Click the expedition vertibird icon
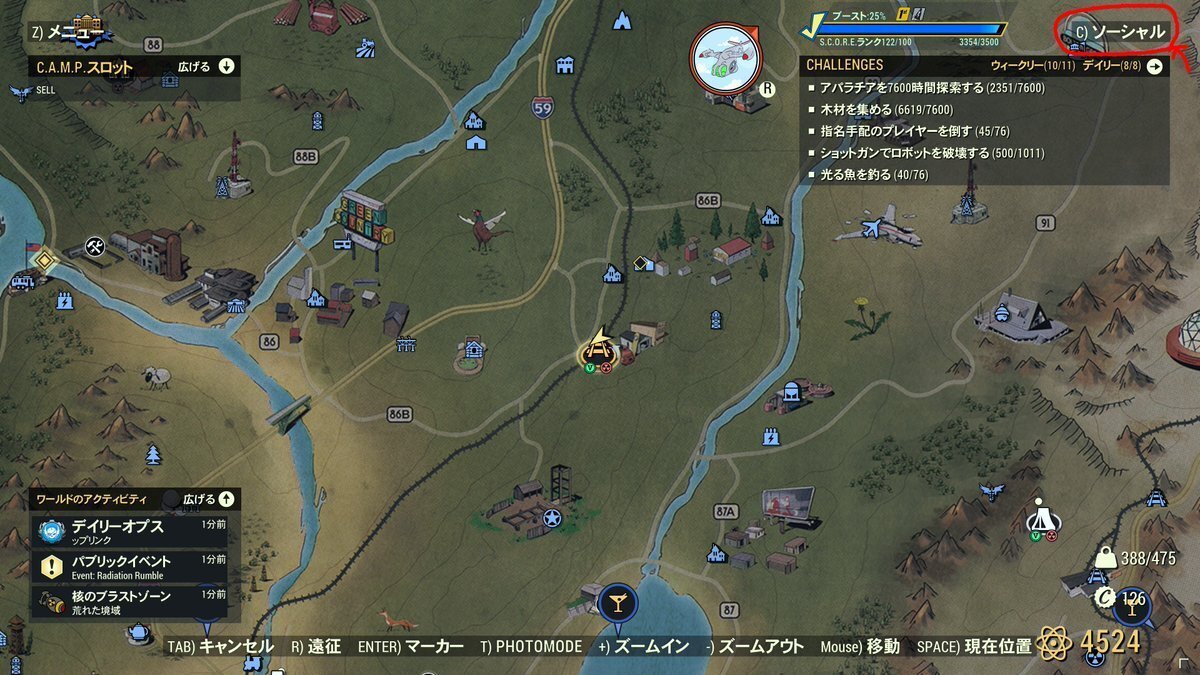 tap(726, 57)
